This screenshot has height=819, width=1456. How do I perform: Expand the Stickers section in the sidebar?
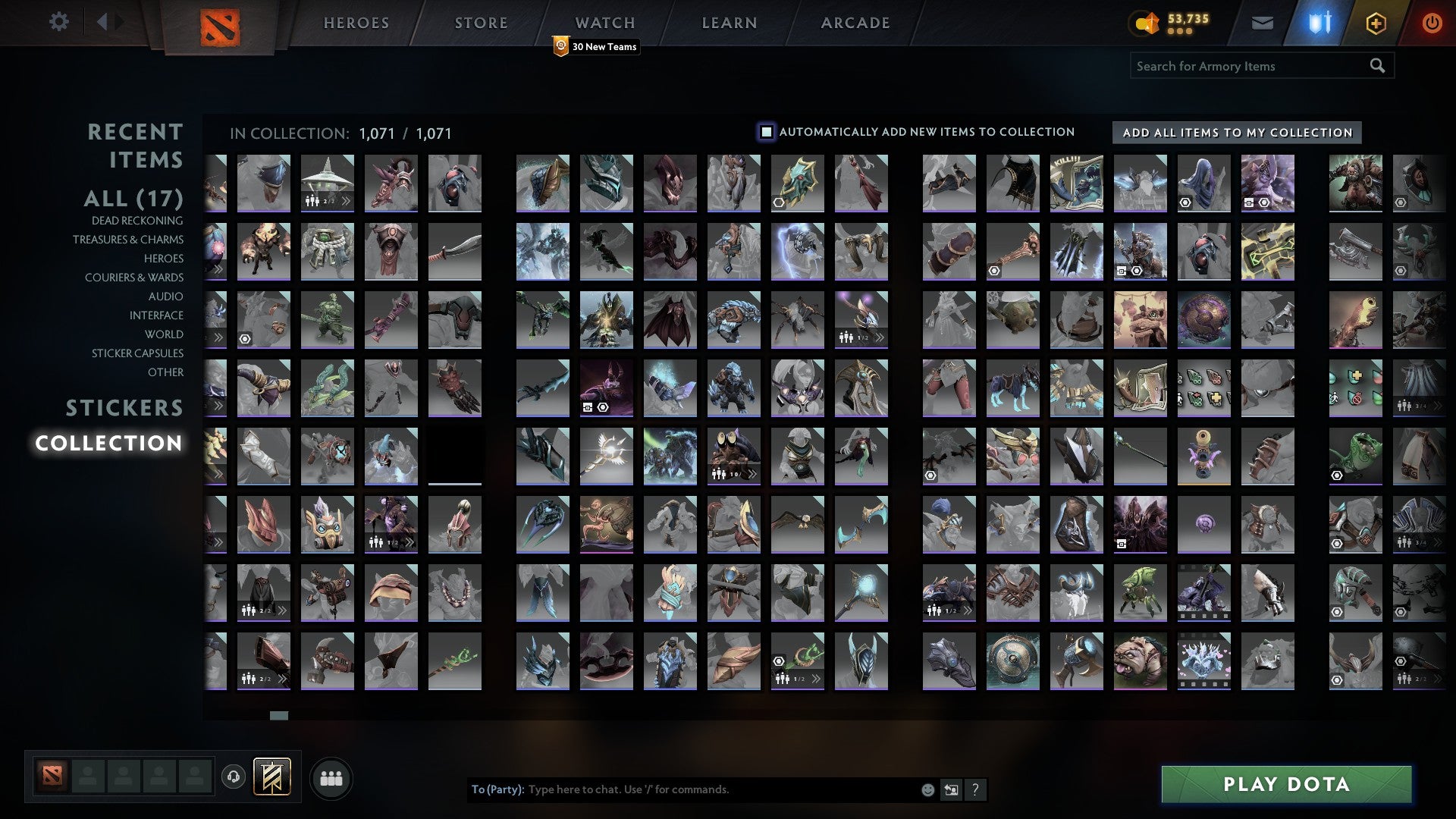[124, 409]
